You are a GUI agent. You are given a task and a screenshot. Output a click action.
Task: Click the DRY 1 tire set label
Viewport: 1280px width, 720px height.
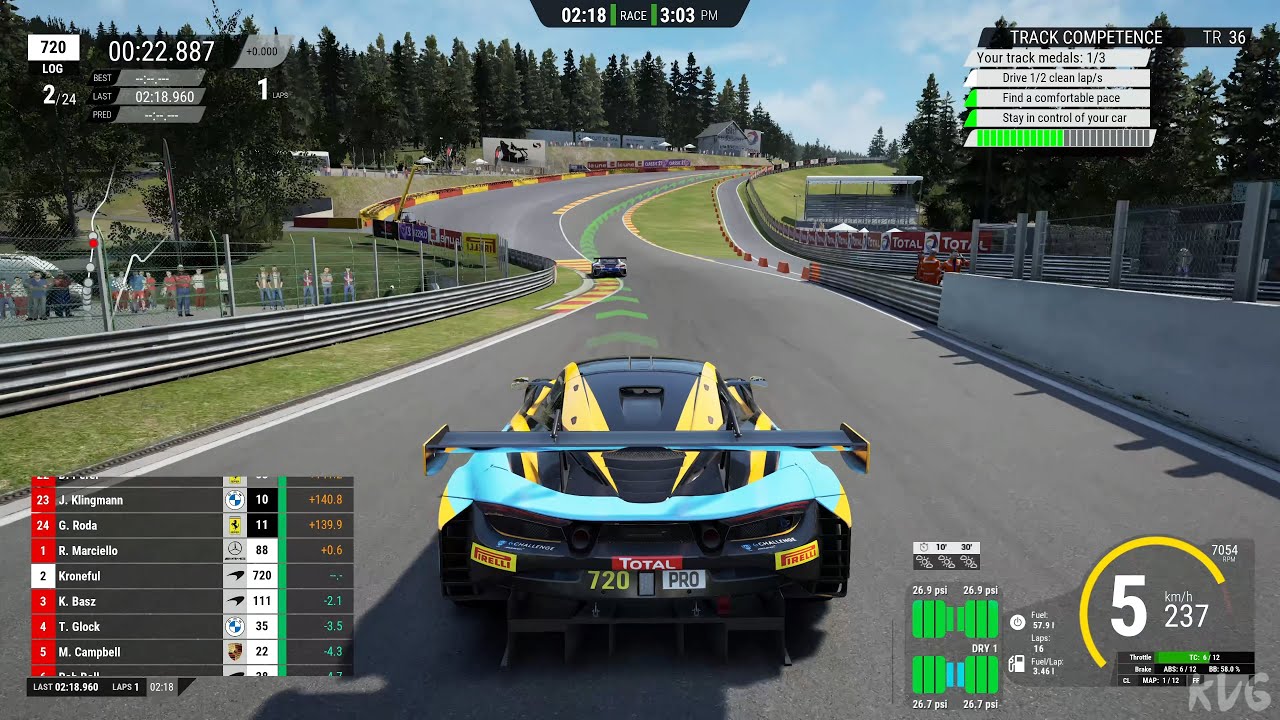[x=985, y=648]
